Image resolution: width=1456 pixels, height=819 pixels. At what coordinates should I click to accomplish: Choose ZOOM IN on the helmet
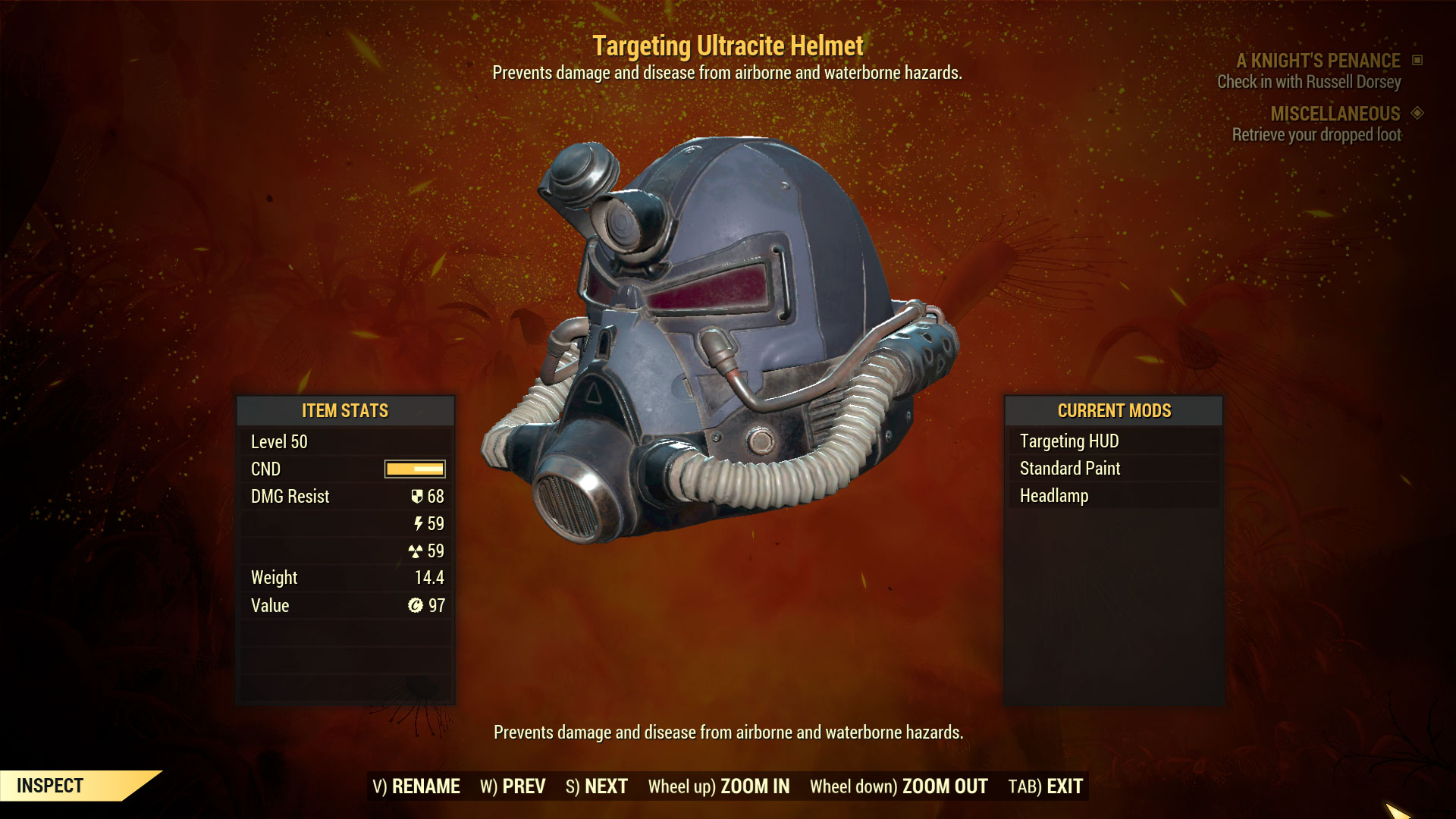click(x=718, y=786)
